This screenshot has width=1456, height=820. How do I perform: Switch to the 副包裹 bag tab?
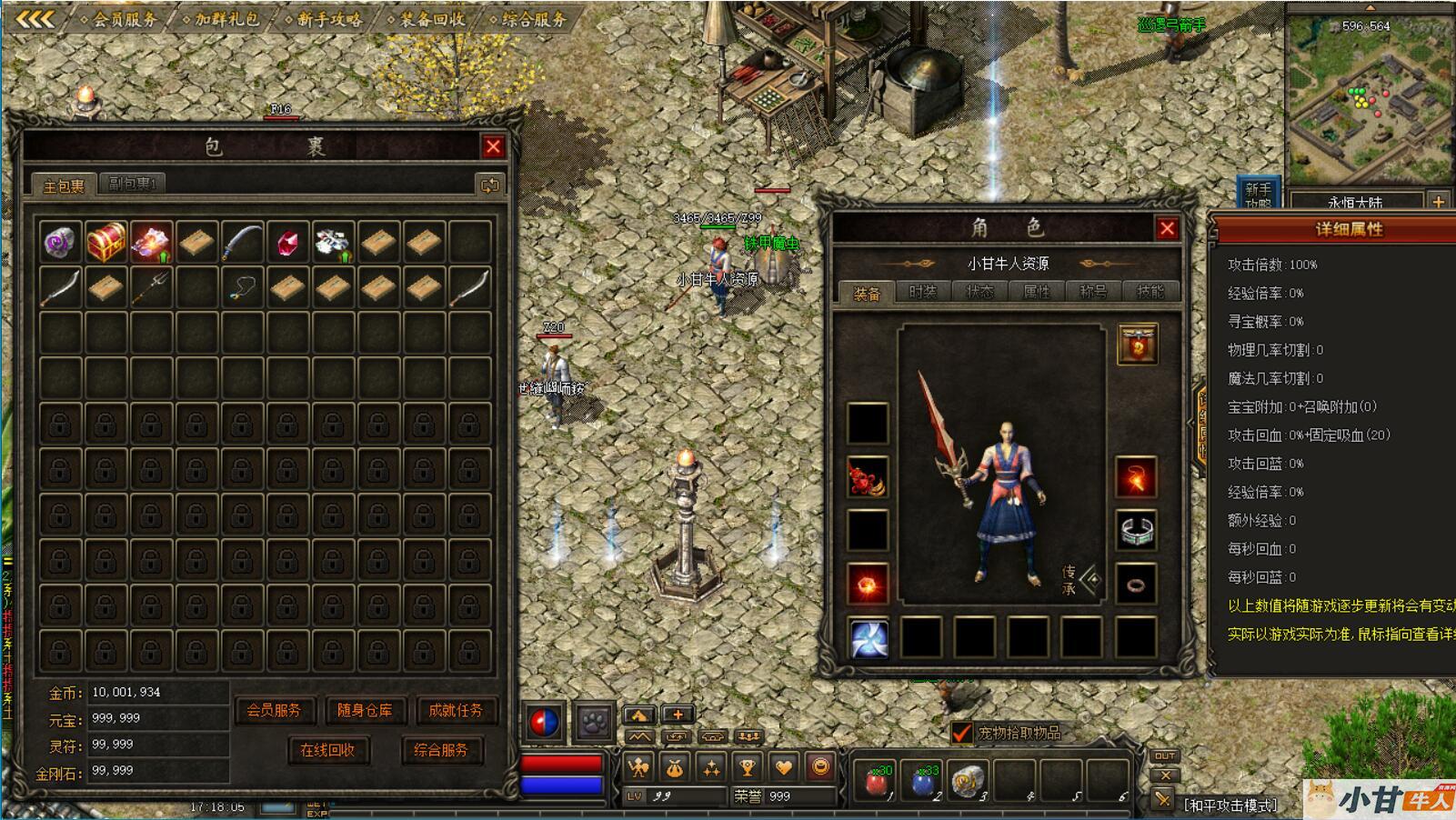point(132,184)
